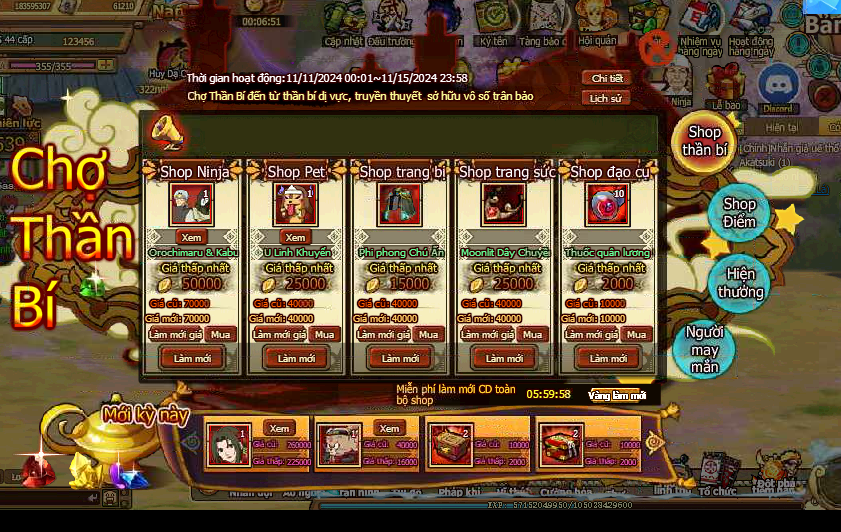Show the Lịch sử history

[x=607, y=98]
